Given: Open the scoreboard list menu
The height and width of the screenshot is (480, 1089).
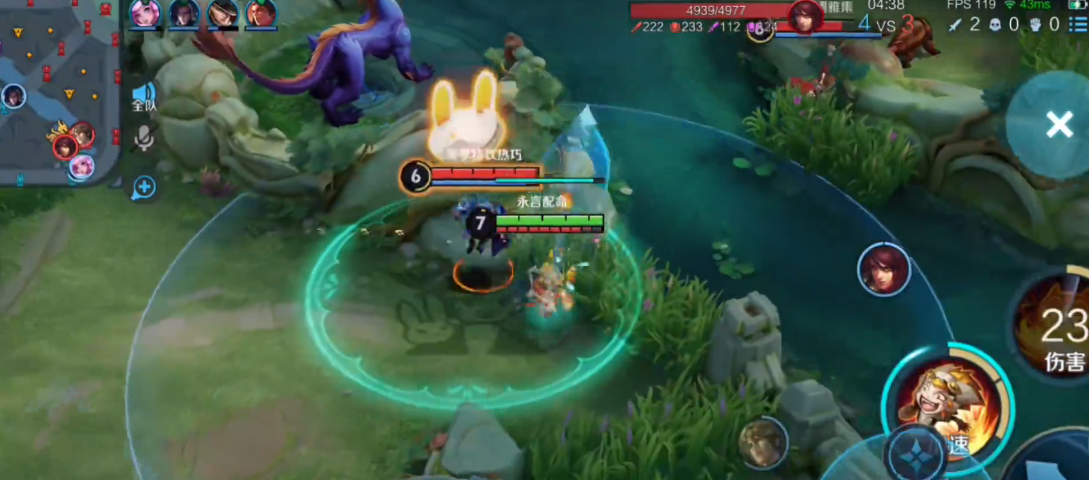Looking at the screenshot, I should (x=1075, y=25).
